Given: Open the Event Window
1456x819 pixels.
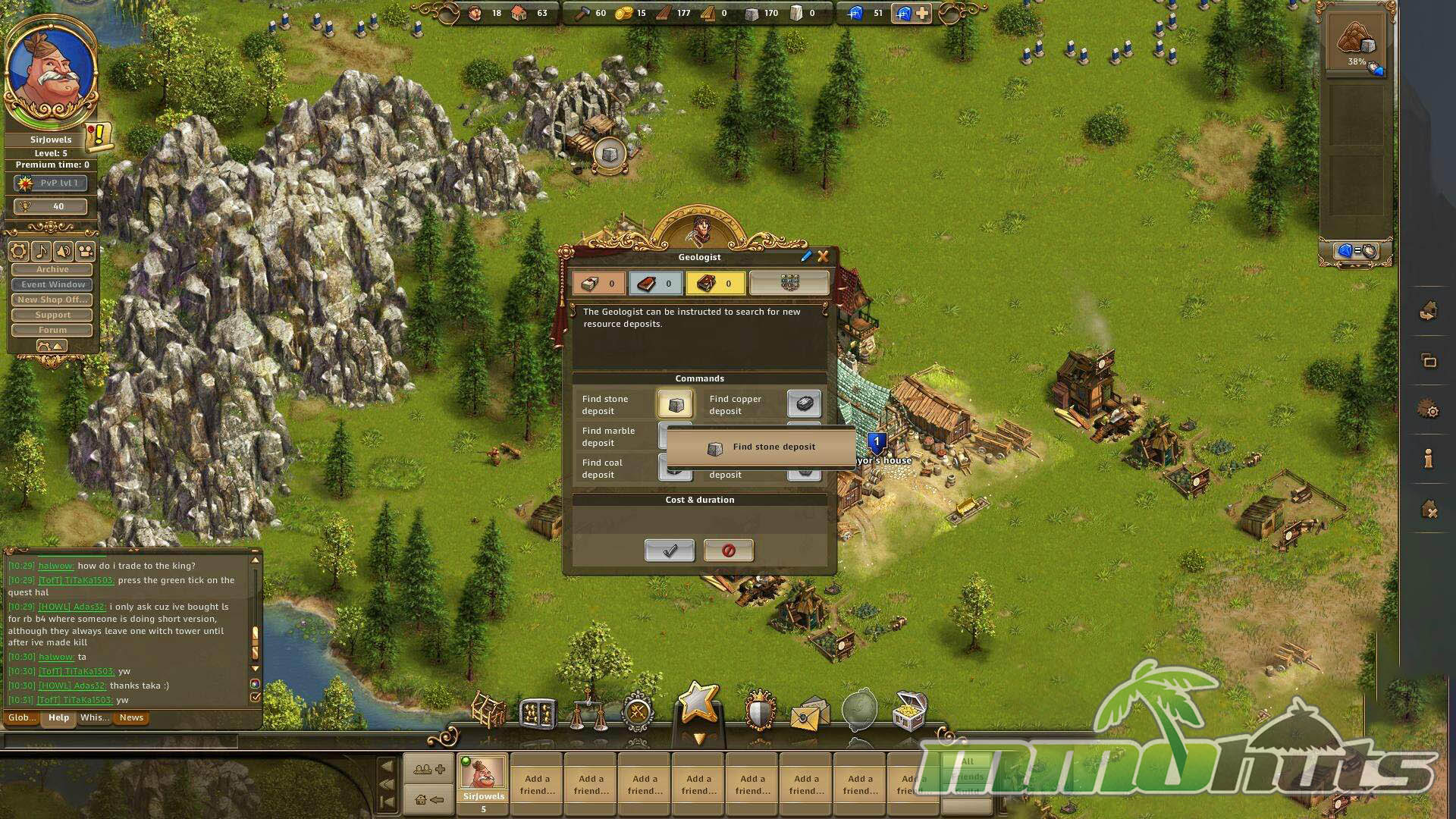Looking at the screenshot, I should click(x=52, y=284).
